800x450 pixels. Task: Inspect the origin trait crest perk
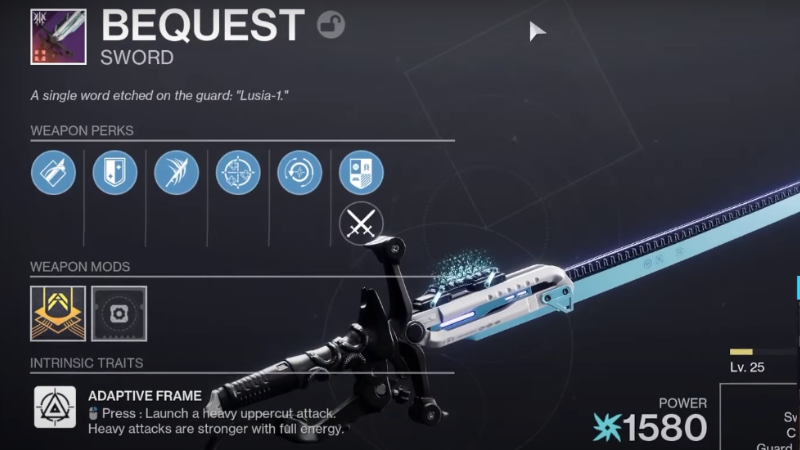[361, 173]
